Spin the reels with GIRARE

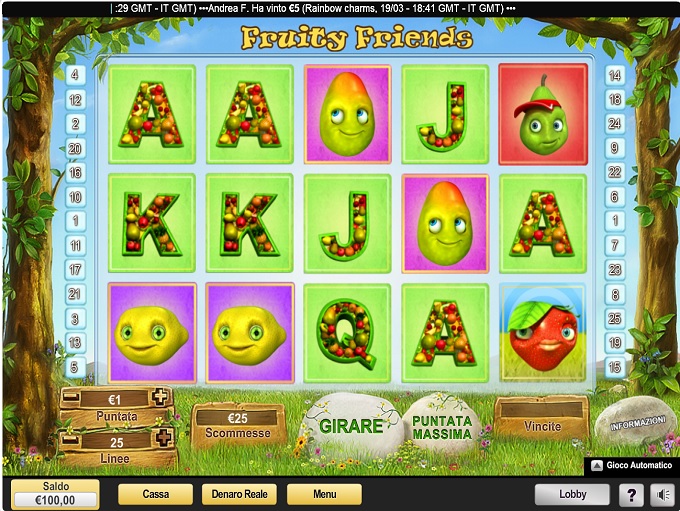click(351, 426)
